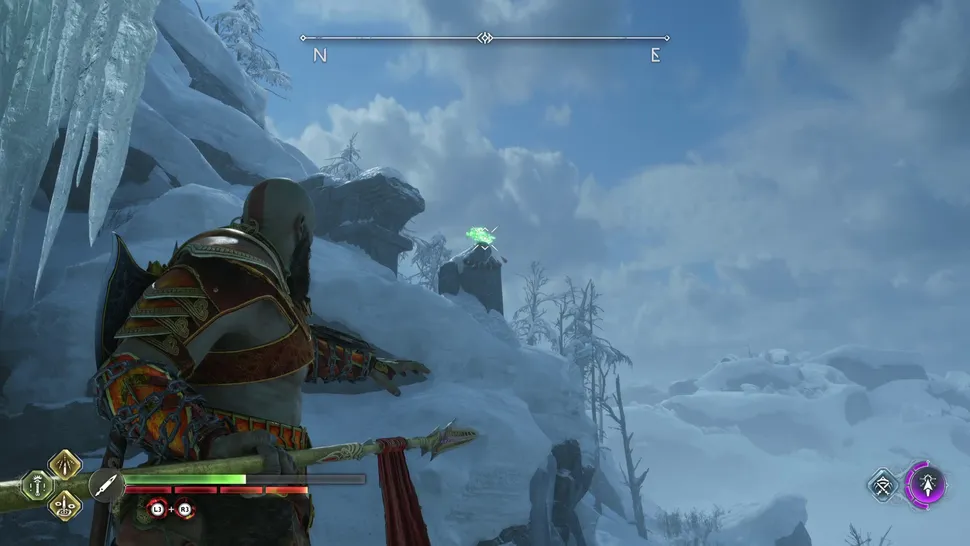Click the compass bar center marker
Viewport: 970px width, 546px height.
click(x=485, y=38)
